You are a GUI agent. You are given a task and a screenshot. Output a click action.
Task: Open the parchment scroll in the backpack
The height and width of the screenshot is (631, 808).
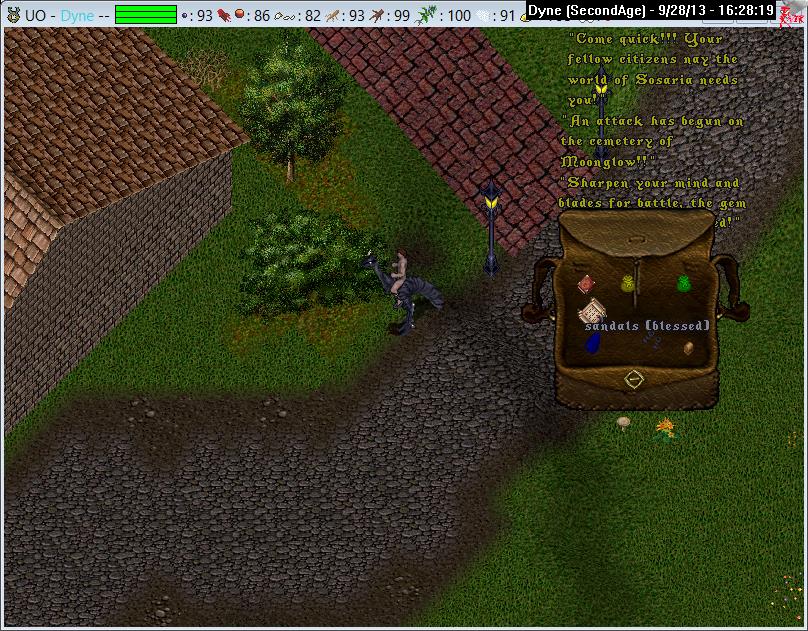(593, 308)
